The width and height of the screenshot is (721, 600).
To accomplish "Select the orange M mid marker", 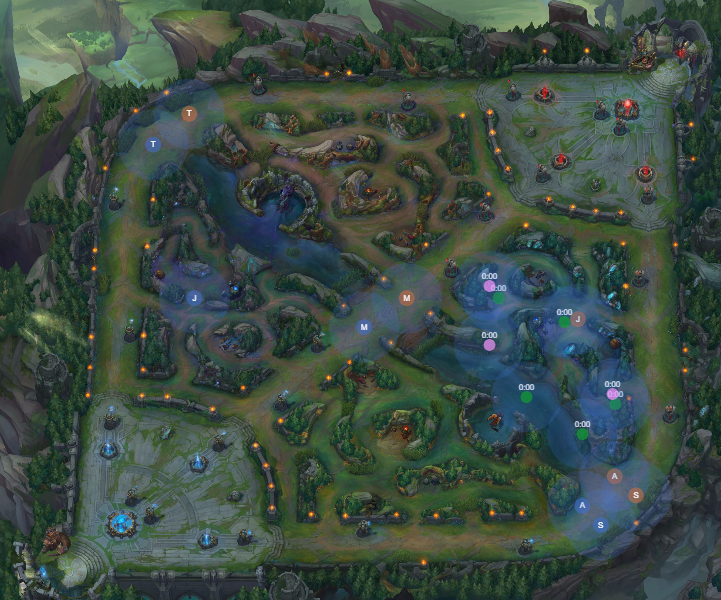I will click(x=406, y=298).
